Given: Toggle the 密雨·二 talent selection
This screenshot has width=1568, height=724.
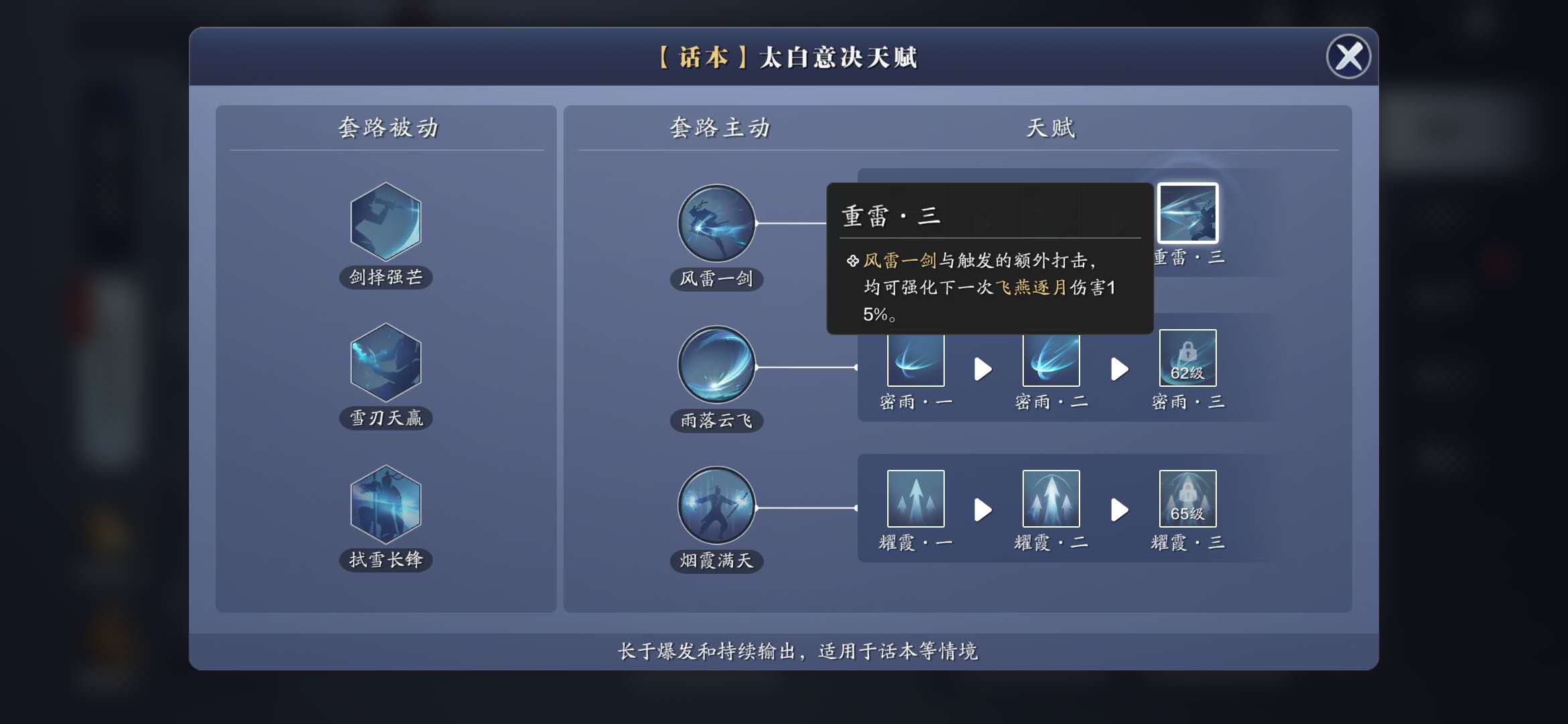Looking at the screenshot, I should click(x=1050, y=357).
